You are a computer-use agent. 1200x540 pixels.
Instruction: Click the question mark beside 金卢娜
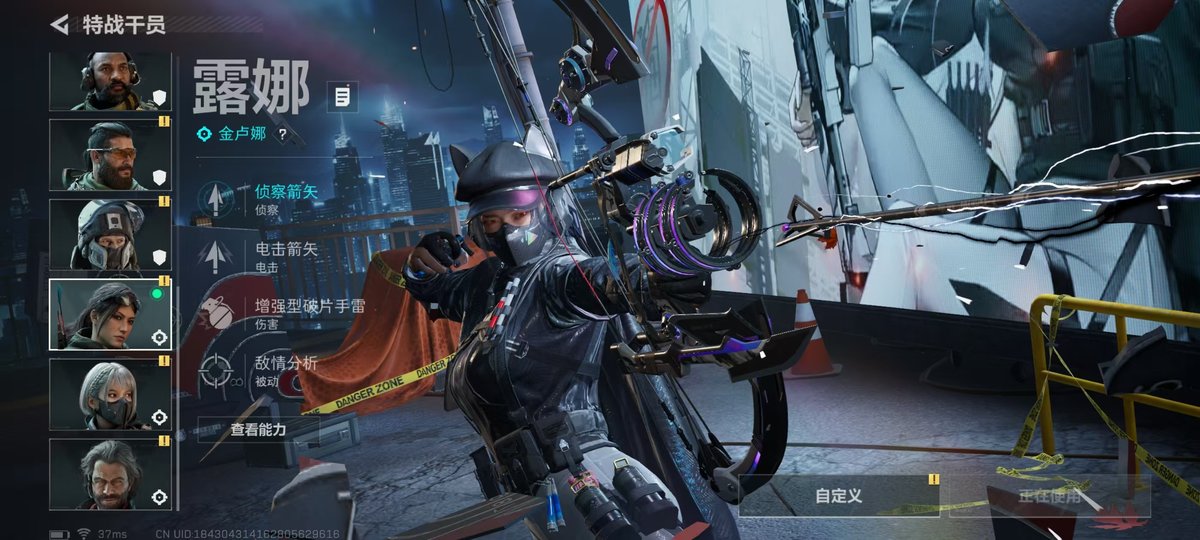tap(282, 134)
